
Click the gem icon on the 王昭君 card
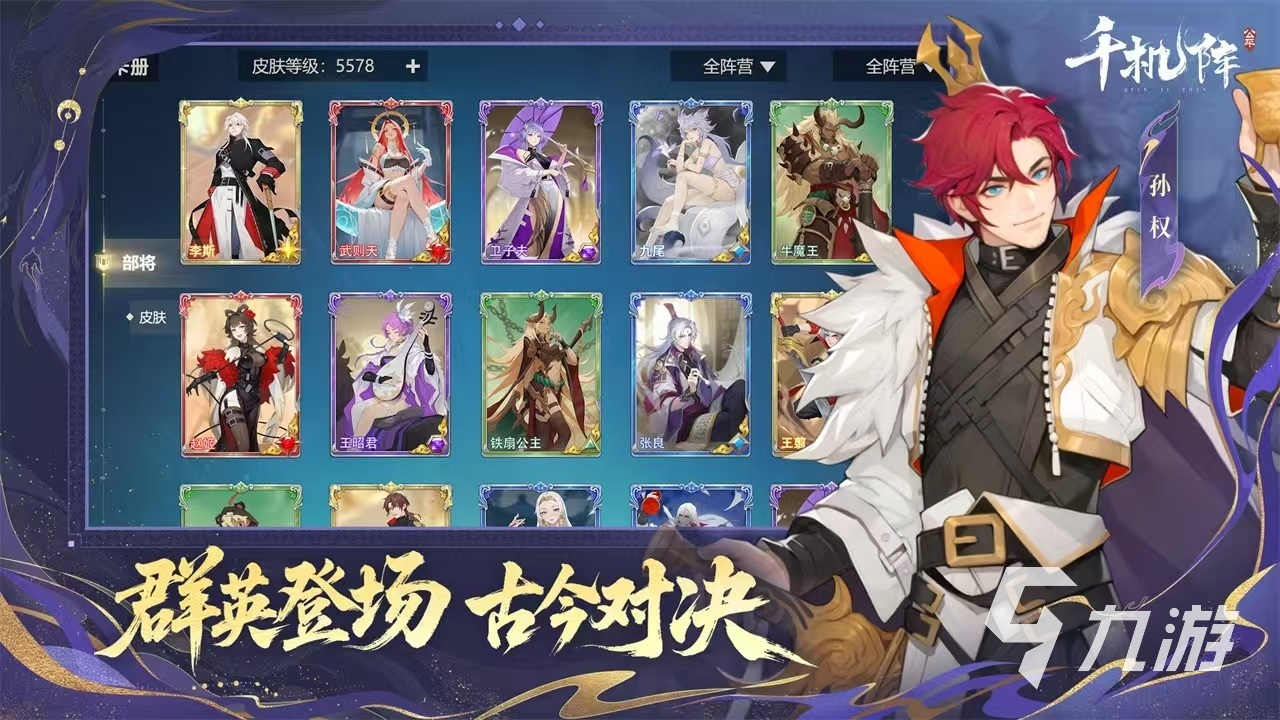436,442
